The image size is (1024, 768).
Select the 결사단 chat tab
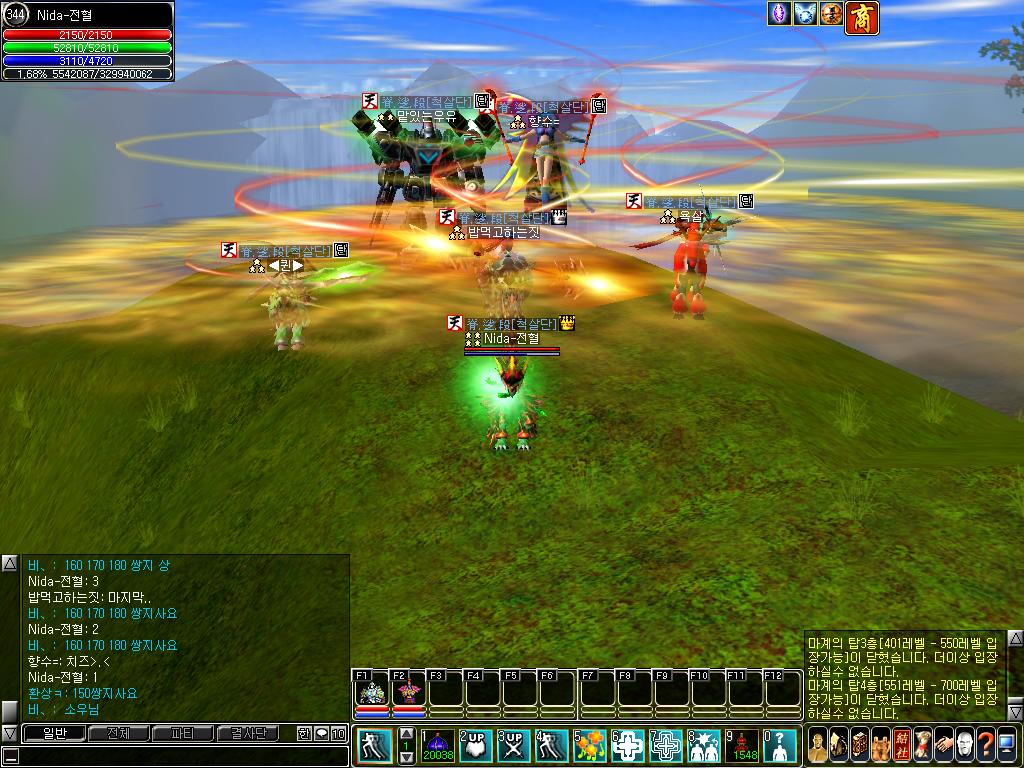click(x=247, y=733)
